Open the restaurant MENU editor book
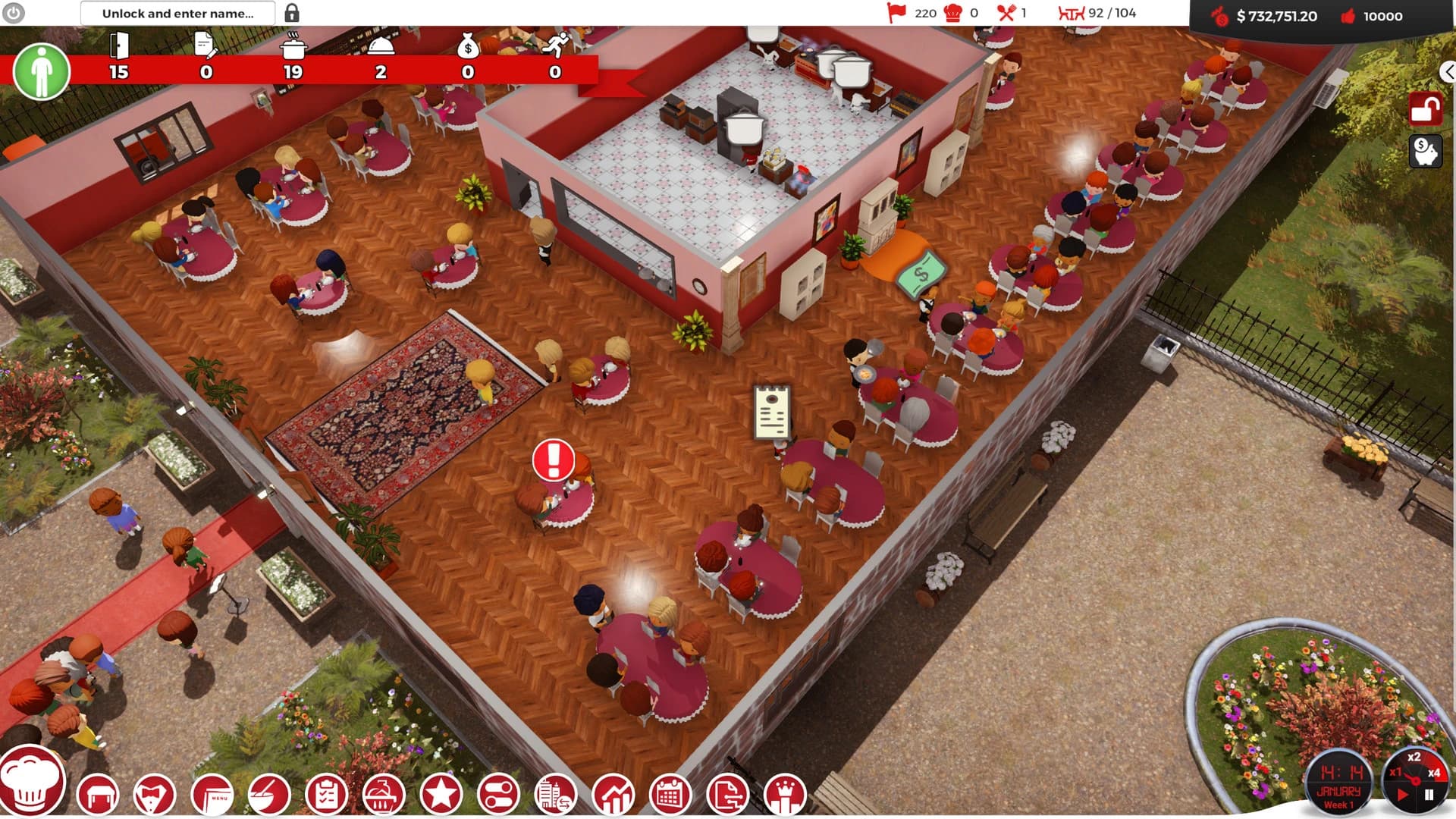Screen dimensions: 1456x819 211,794
